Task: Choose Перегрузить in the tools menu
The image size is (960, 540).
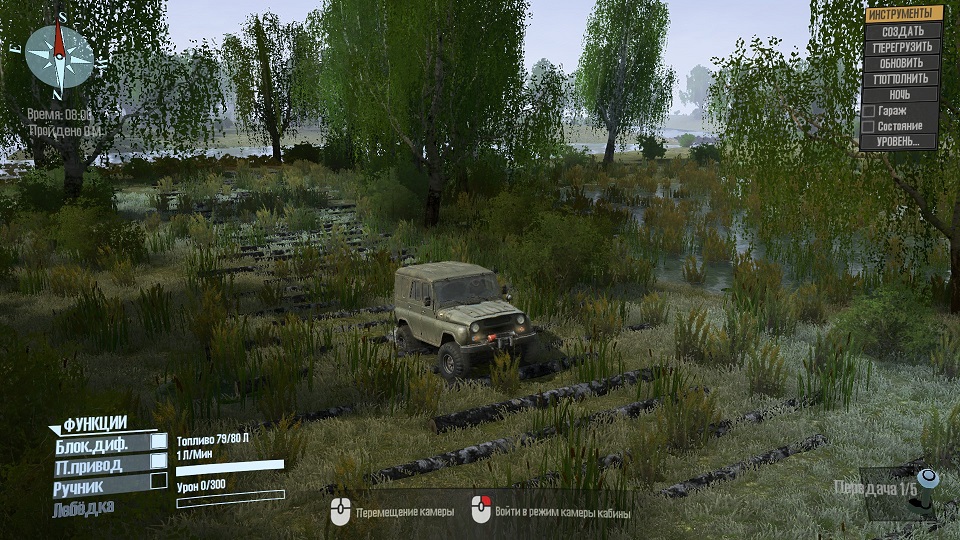Action: click(x=902, y=47)
